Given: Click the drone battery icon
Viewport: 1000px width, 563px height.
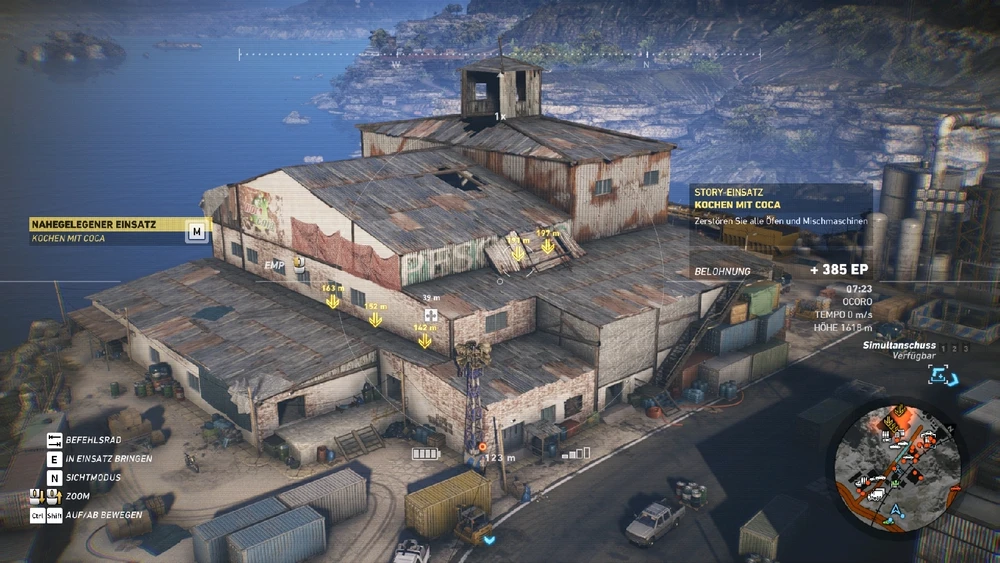Looking at the screenshot, I should (x=425, y=453).
